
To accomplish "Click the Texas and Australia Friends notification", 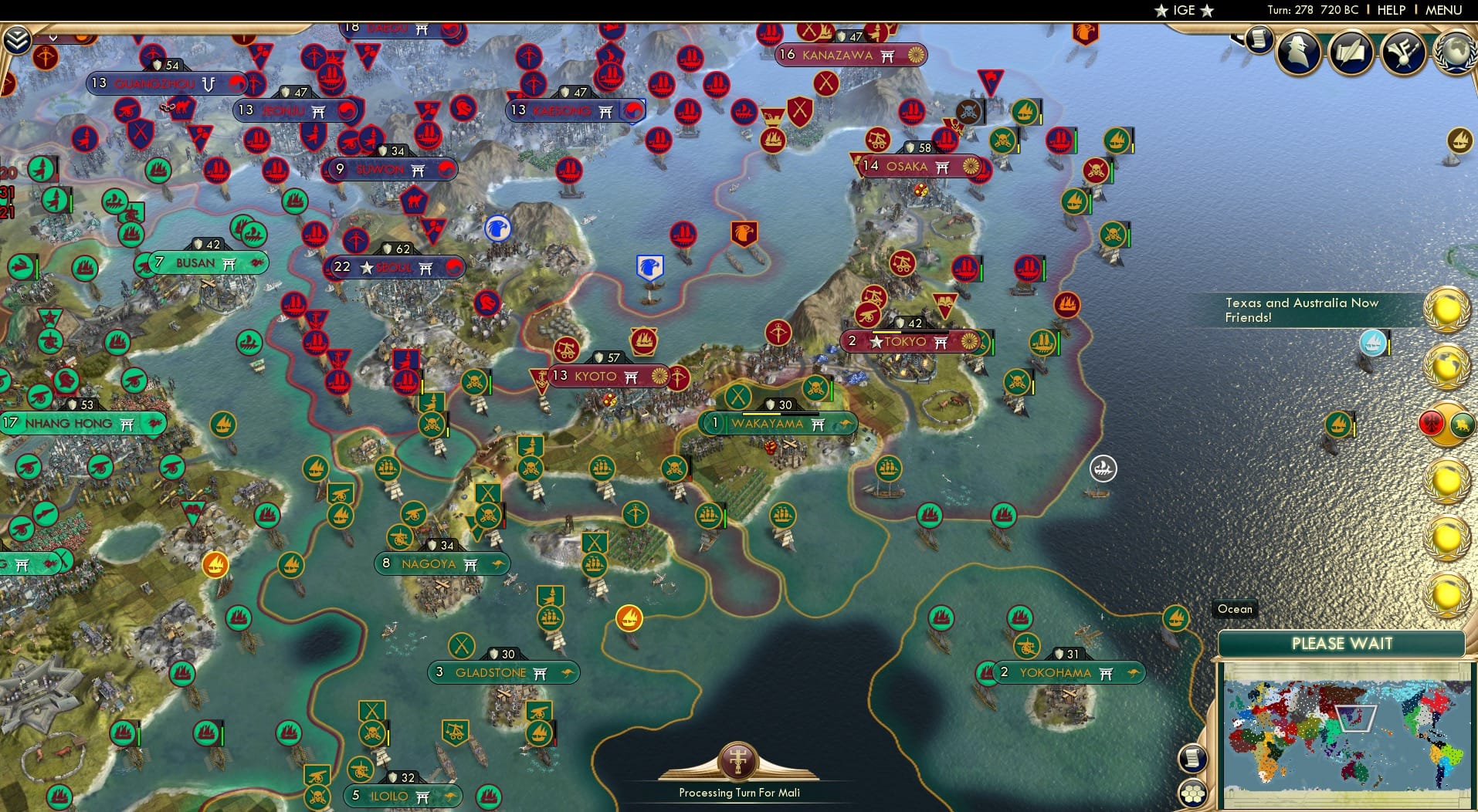I will coord(1303,310).
